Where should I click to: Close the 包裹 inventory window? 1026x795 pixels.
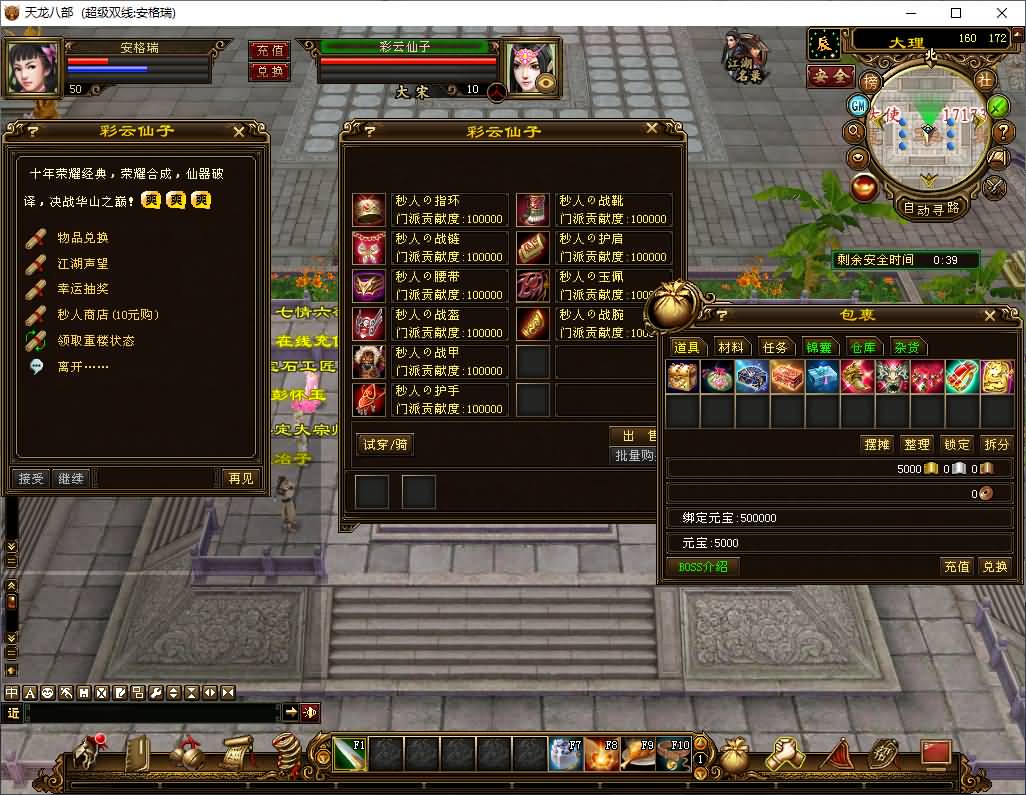click(x=989, y=315)
